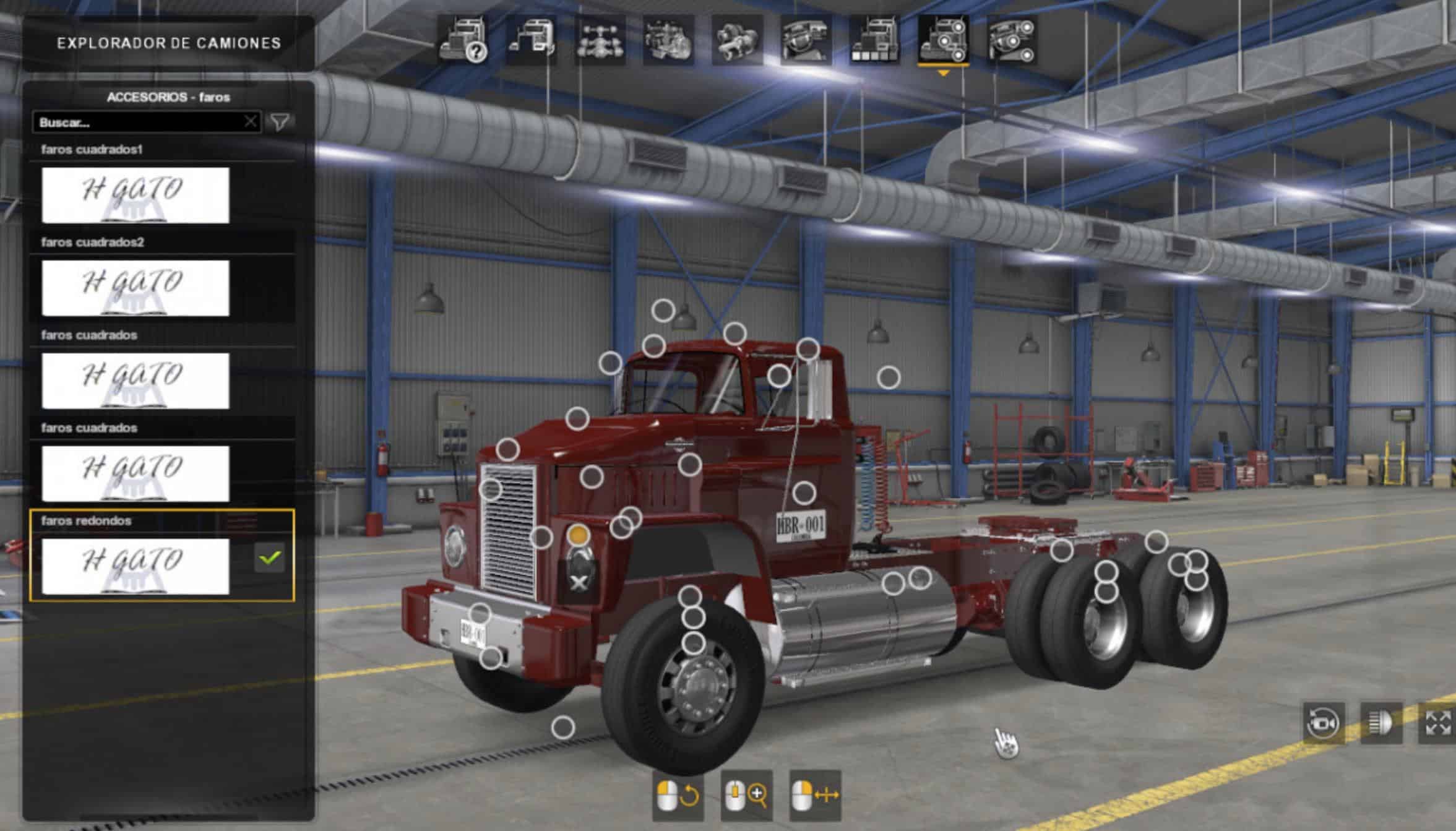This screenshot has width=1456, height=831.
Task: Click the X accessory node on the fender
Action: pyautogui.click(x=579, y=582)
